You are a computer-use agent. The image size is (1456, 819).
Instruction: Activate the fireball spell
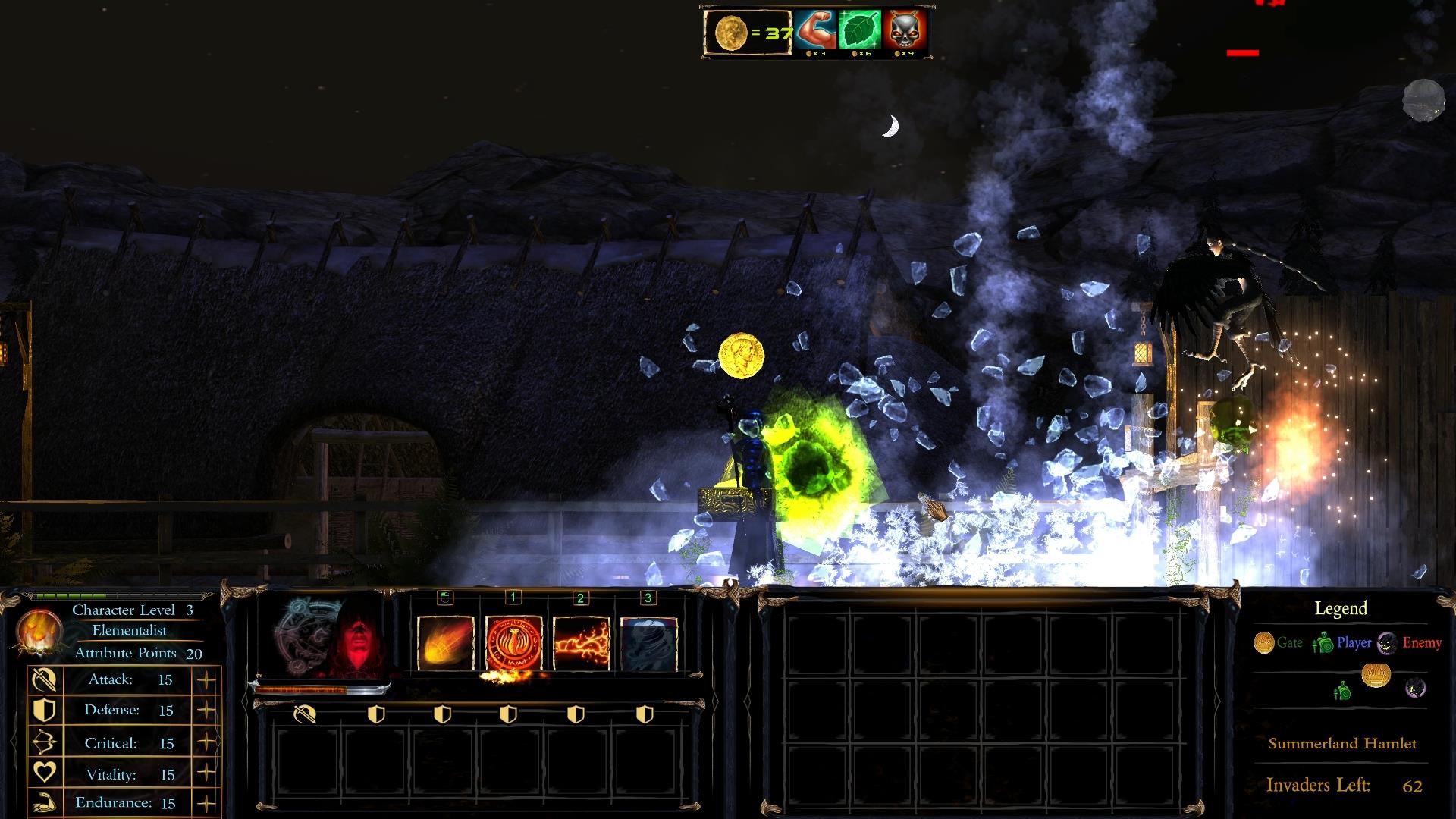(x=446, y=643)
